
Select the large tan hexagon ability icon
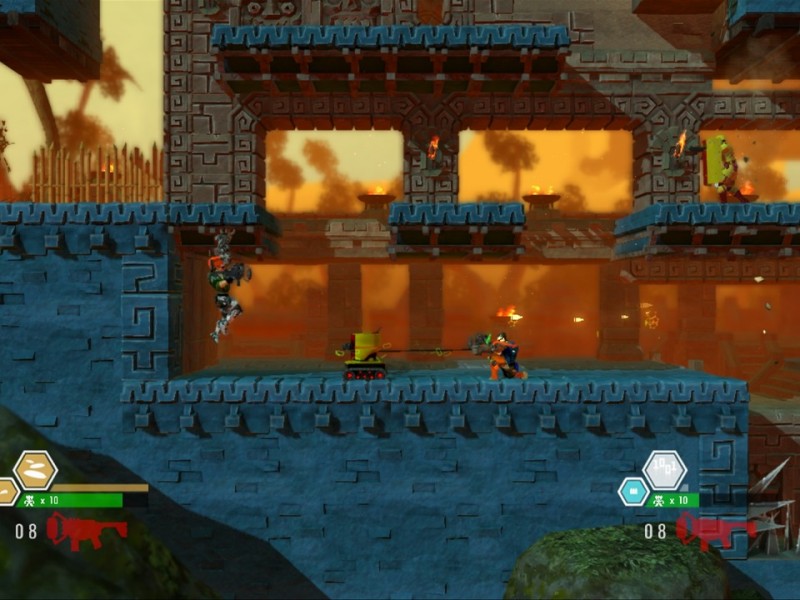[35, 470]
